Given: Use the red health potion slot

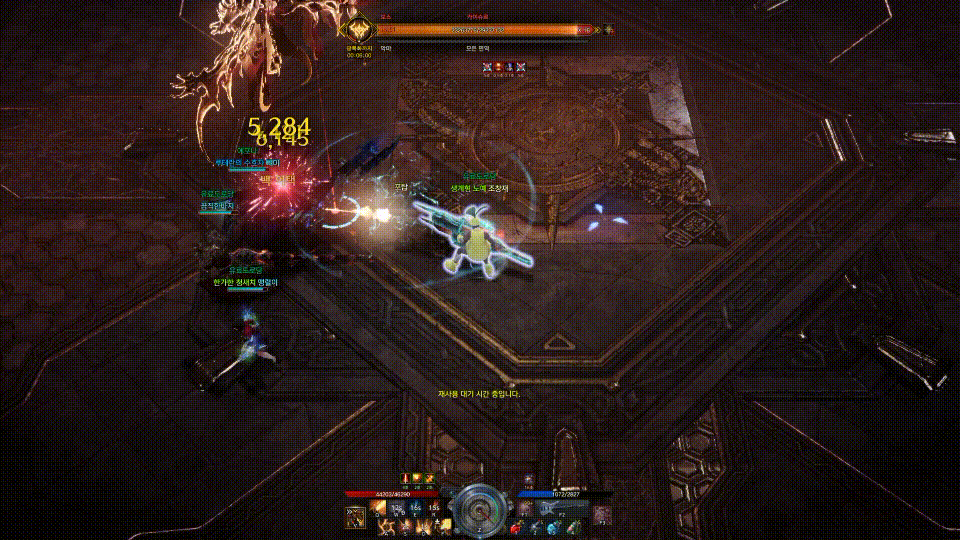Looking at the screenshot, I should [x=517, y=527].
